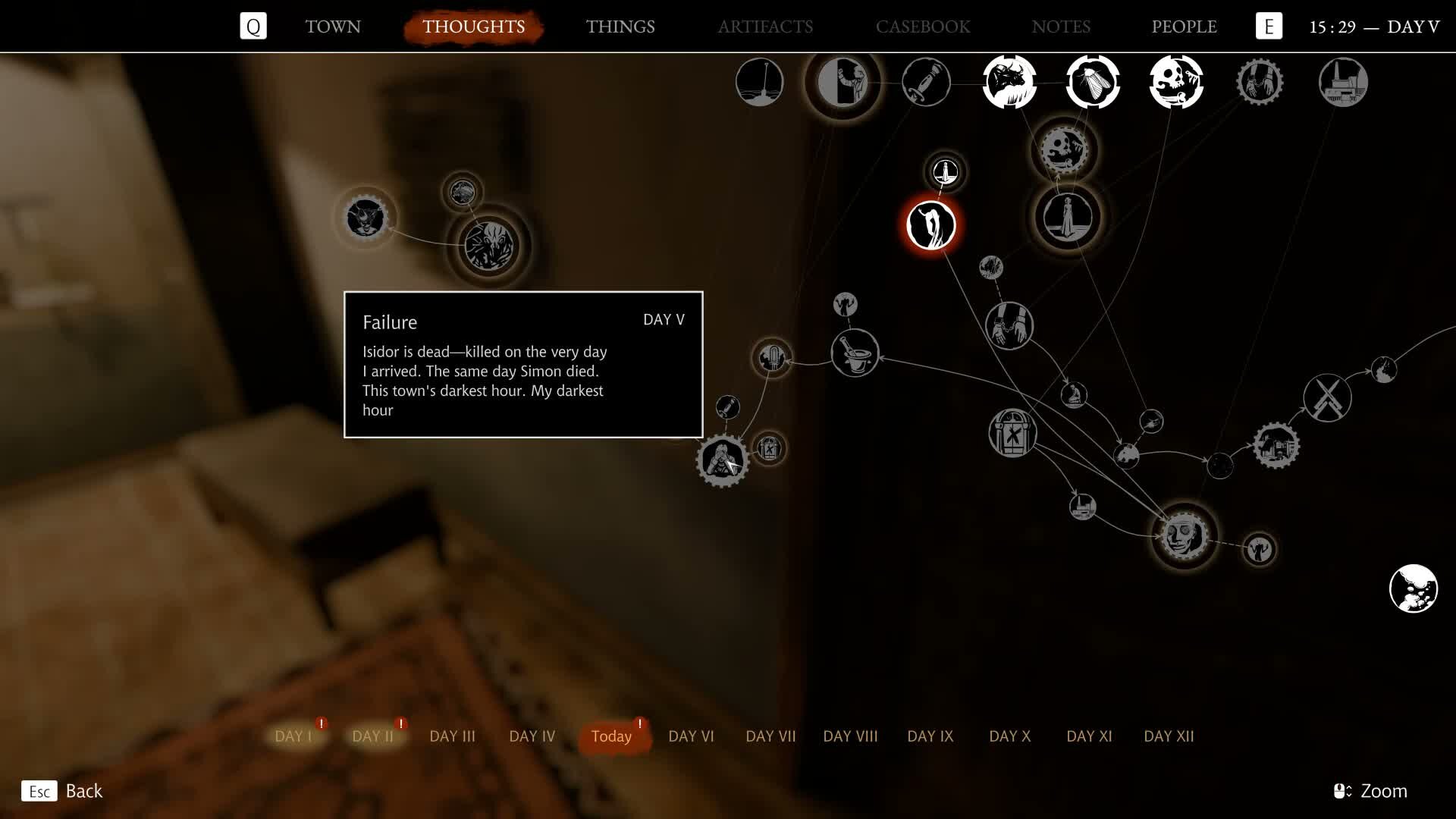Viewport: 1456px width, 819px height.
Task: Select the bull thought node
Action: pyautogui.click(x=1010, y=81)
